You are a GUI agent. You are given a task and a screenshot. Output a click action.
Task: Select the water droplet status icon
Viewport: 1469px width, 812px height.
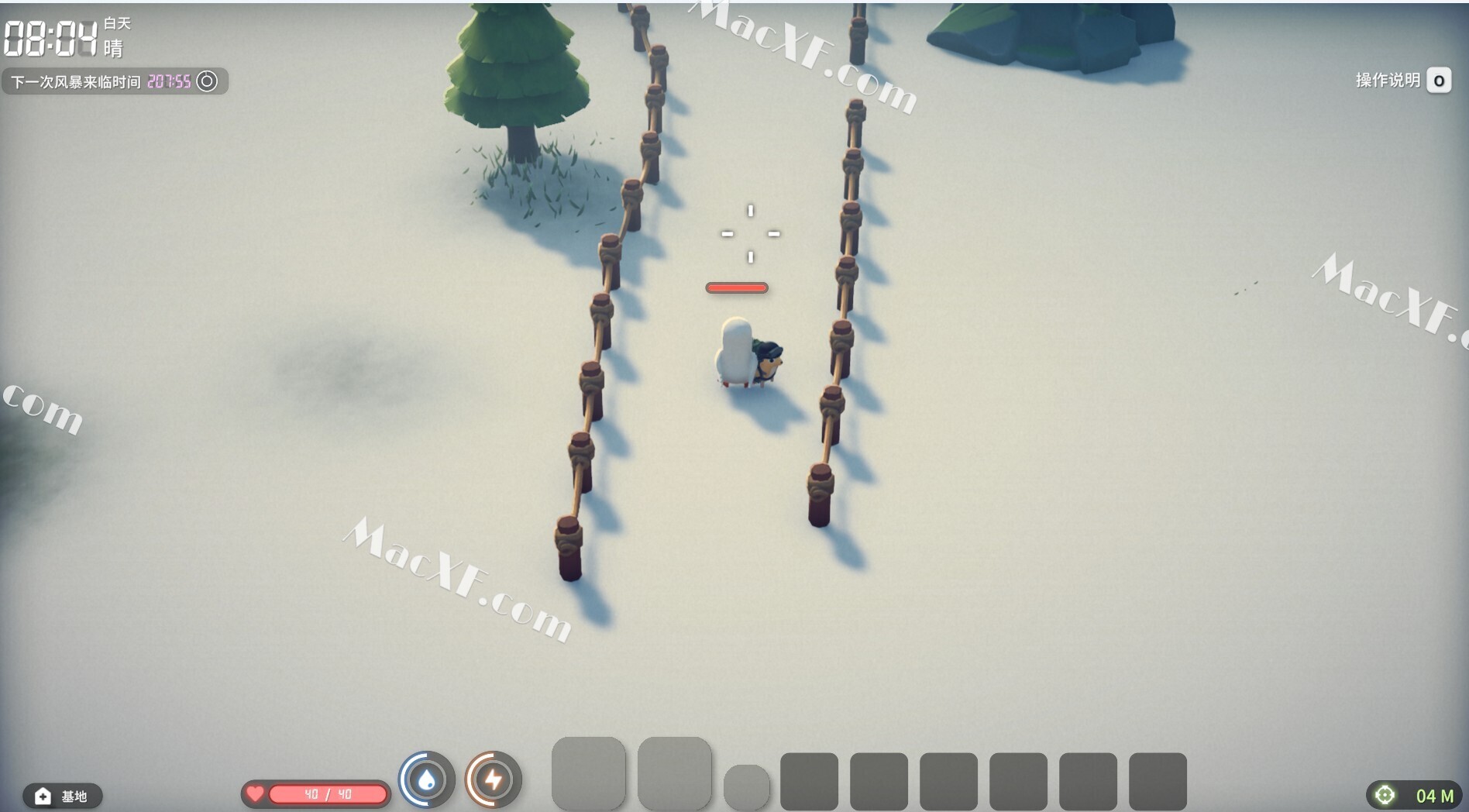426,779
